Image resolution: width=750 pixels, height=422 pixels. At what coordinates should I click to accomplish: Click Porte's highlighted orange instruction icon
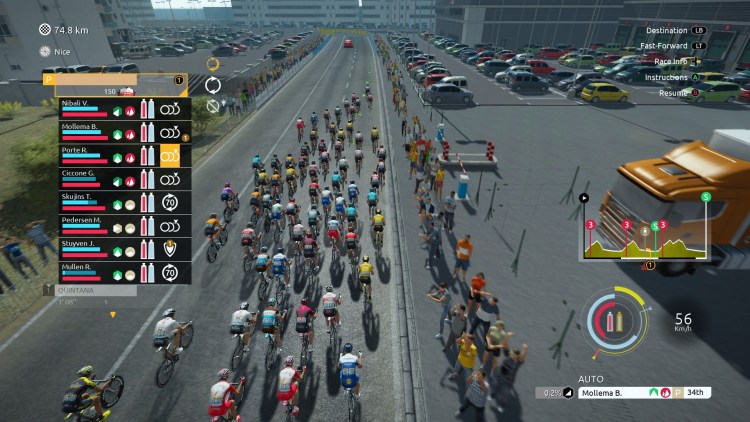pos(170,155)
